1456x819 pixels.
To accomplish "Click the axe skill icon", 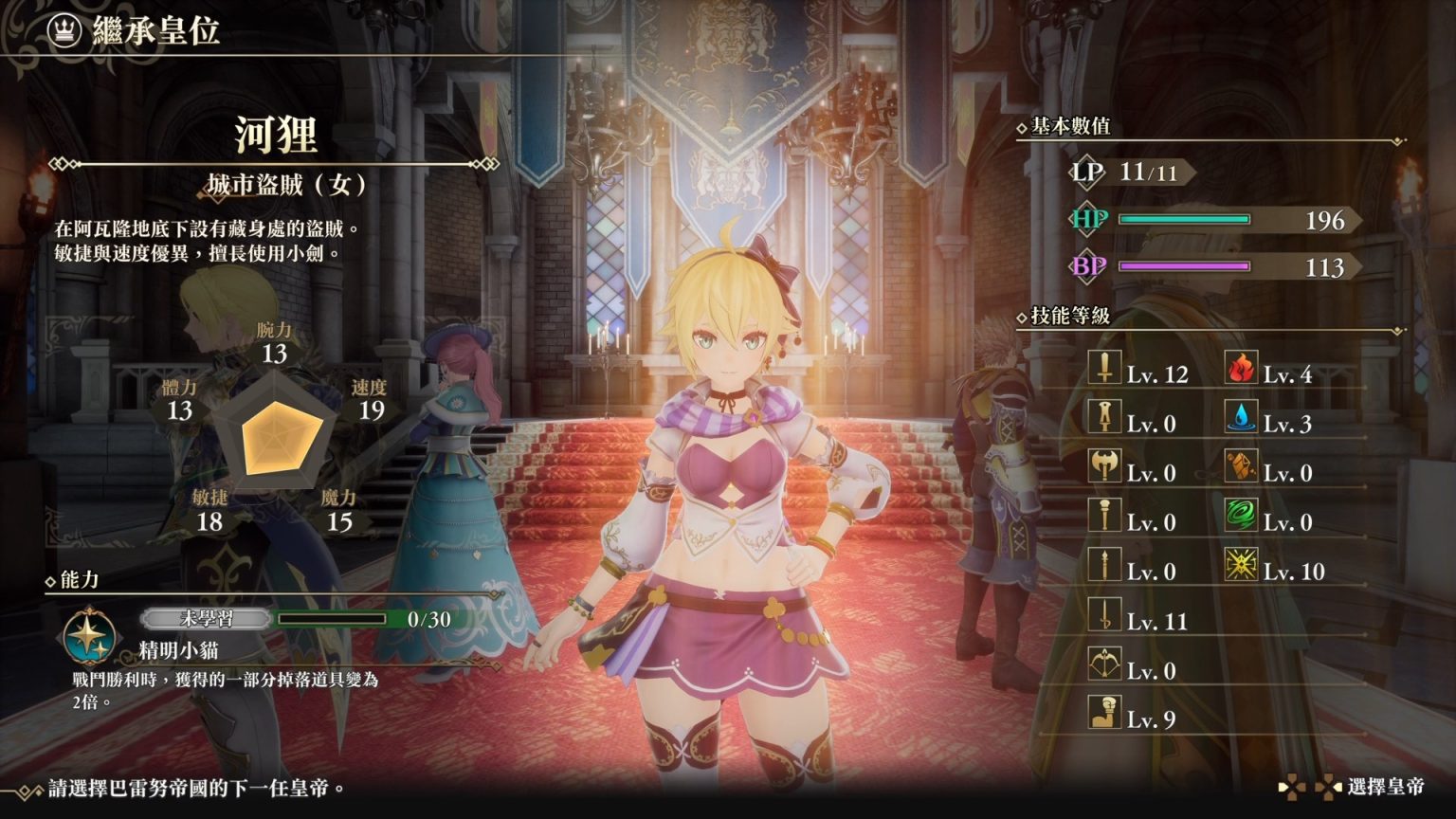I will coord(1104,465).
